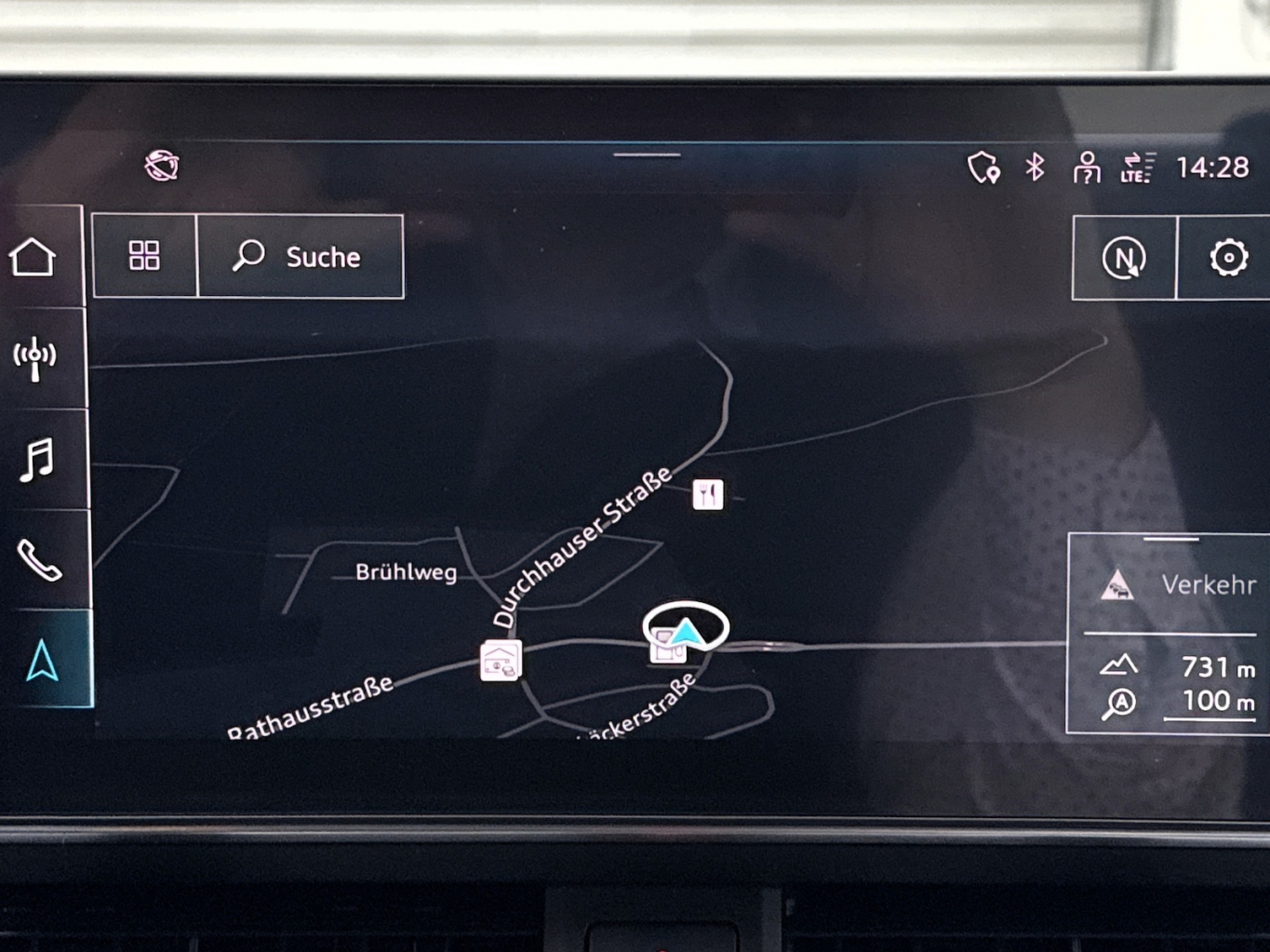Select the restaurant marker on map
This screenshot has width=1270, height=952.
[708, 494]
